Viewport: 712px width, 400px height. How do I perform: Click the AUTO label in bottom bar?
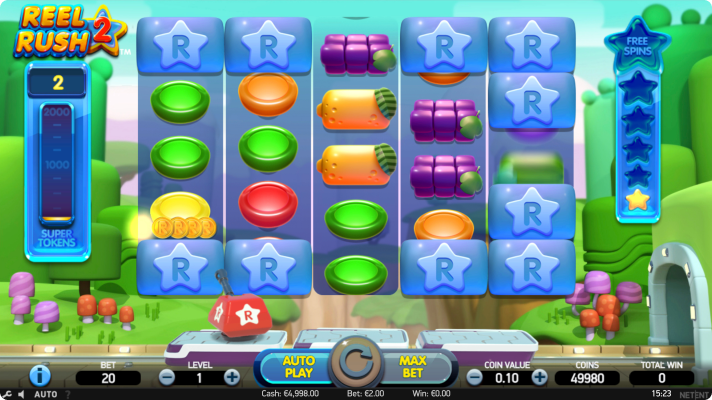[45, 394]
